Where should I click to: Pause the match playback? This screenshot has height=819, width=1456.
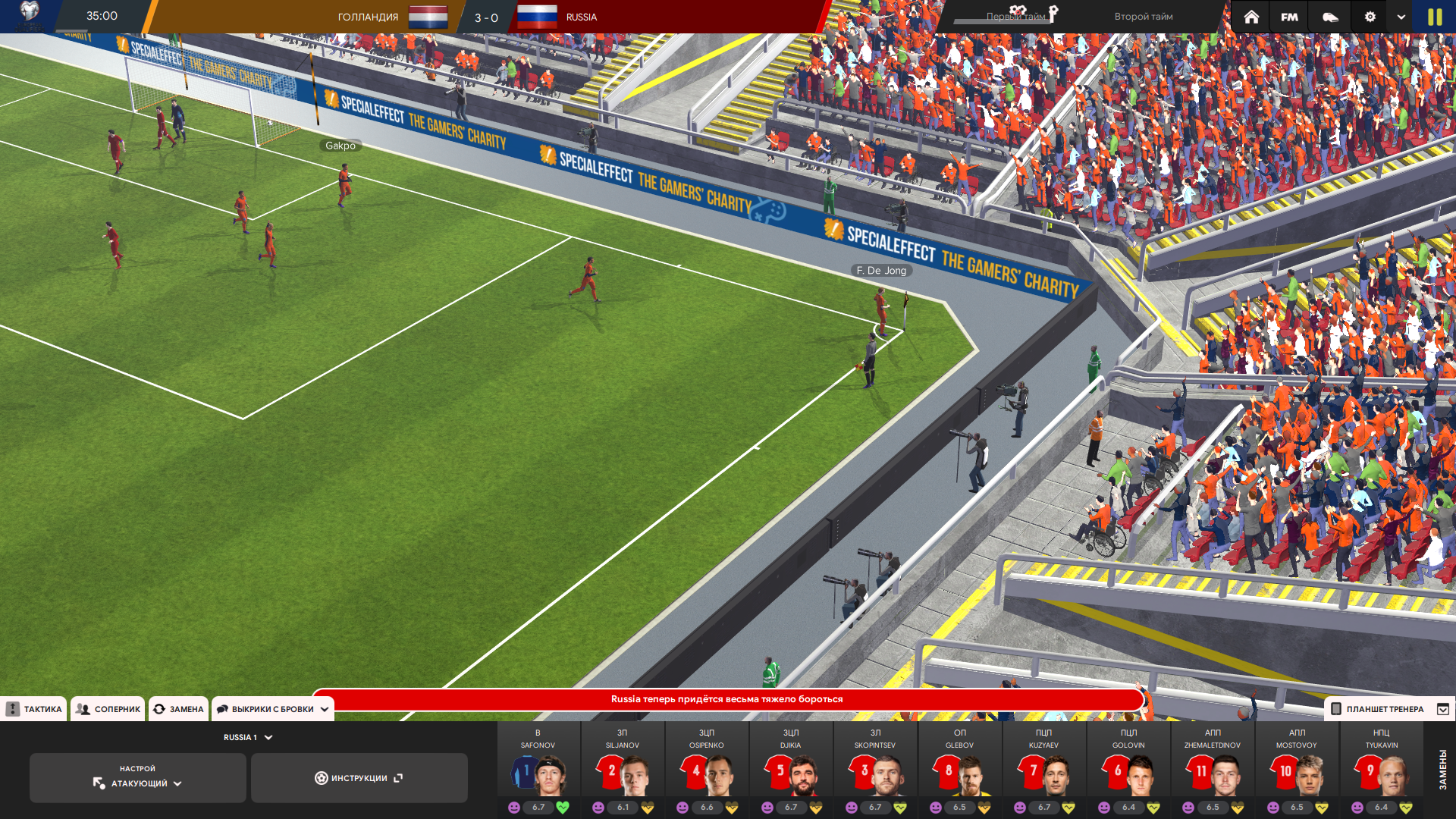point(1435,17)
